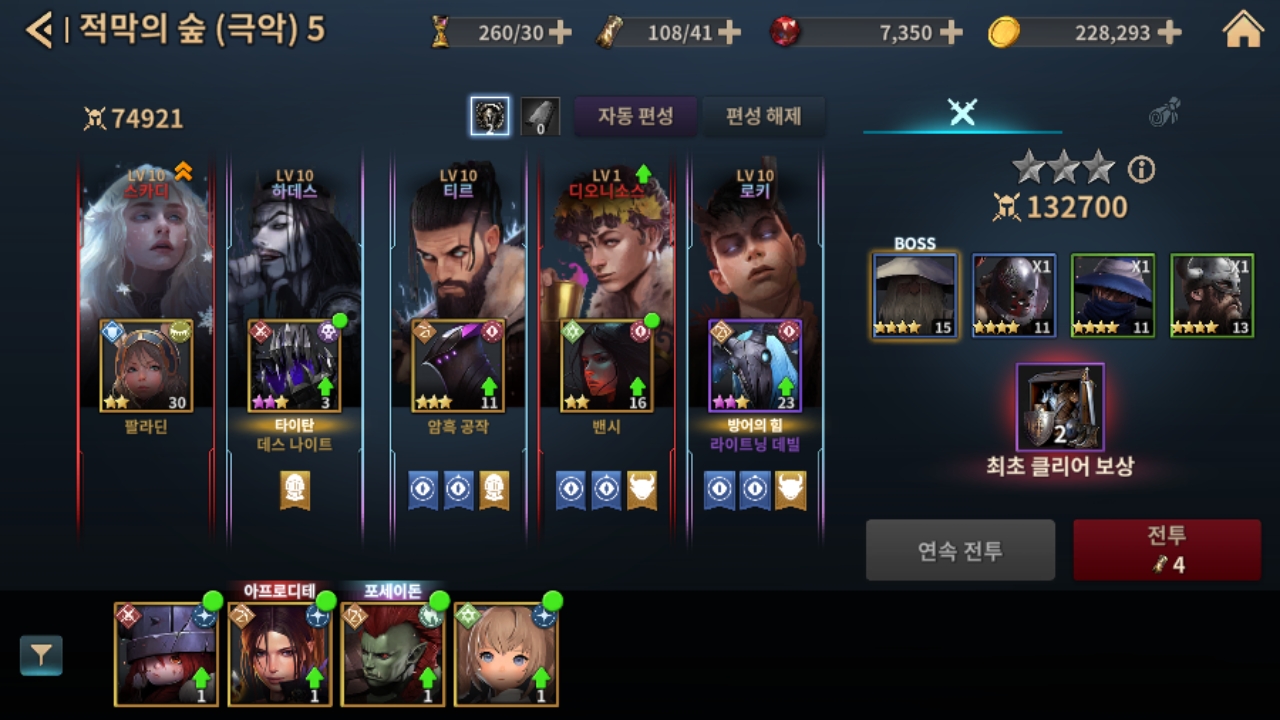The image size is (1280, 720).
Task: Start the 전투 battle
Action: pyautogui.click(x=1166, y=549)
